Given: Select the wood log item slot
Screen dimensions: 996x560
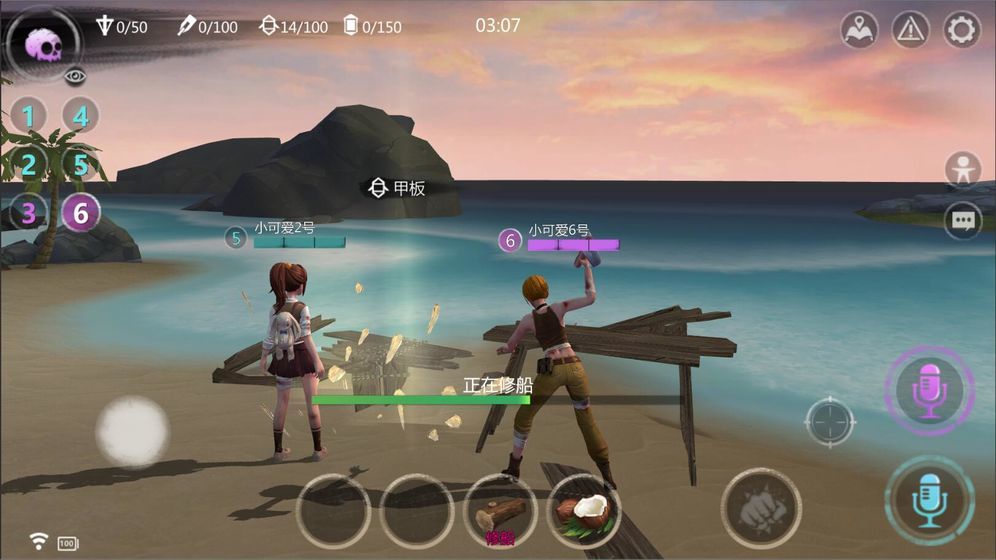Looking at the screenshot, I should 501,512.
